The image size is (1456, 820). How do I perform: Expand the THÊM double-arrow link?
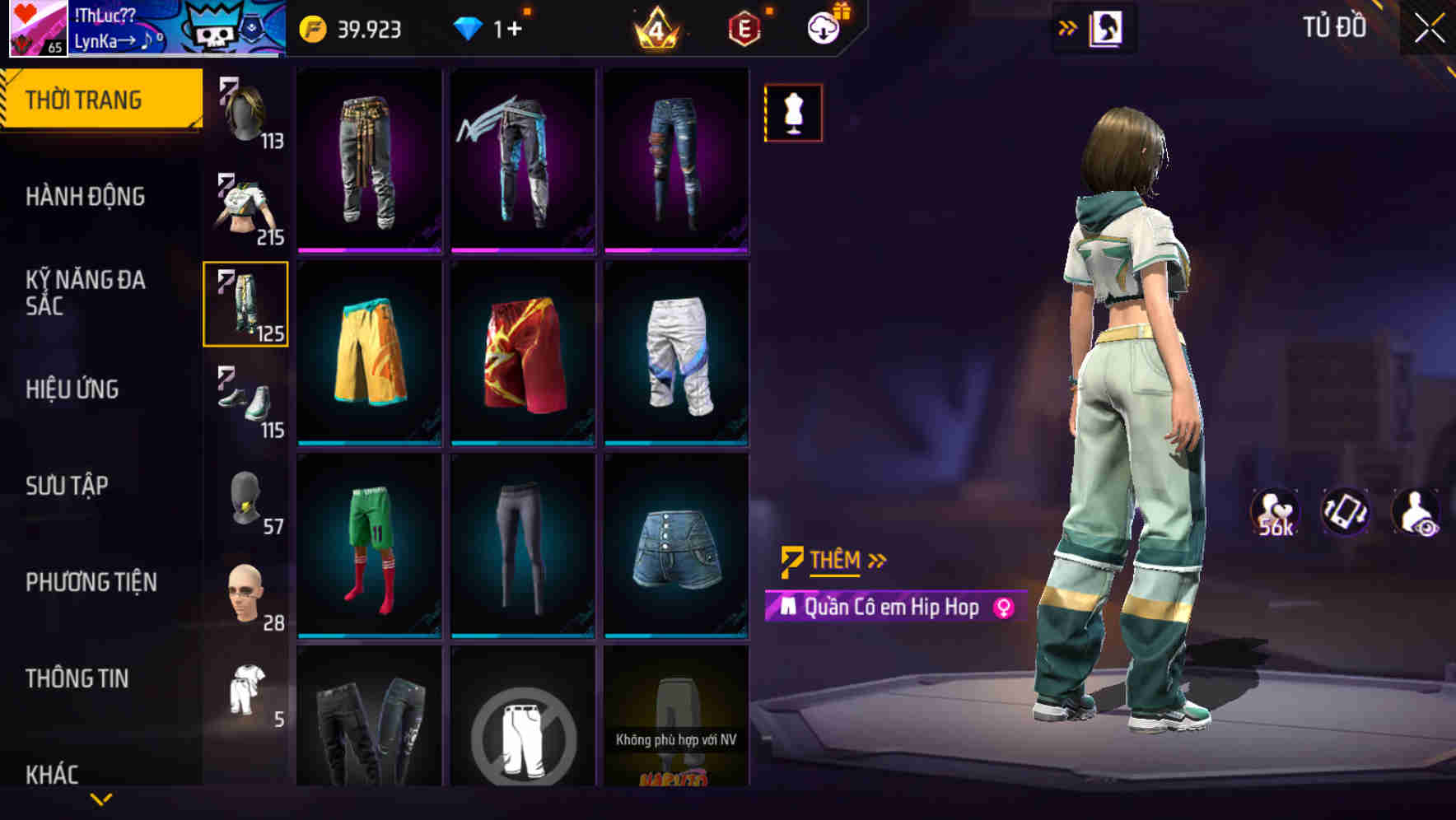coord(878,560)
